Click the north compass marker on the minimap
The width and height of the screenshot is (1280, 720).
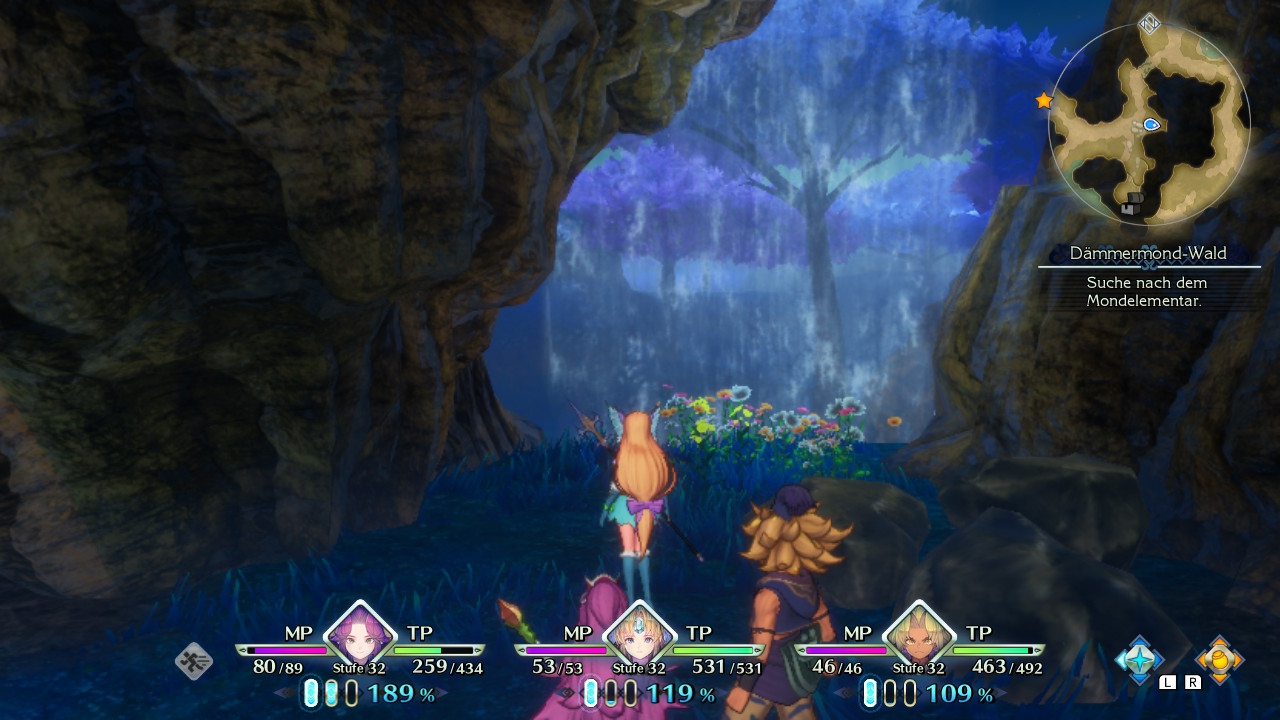click(x=1150, y=24)
